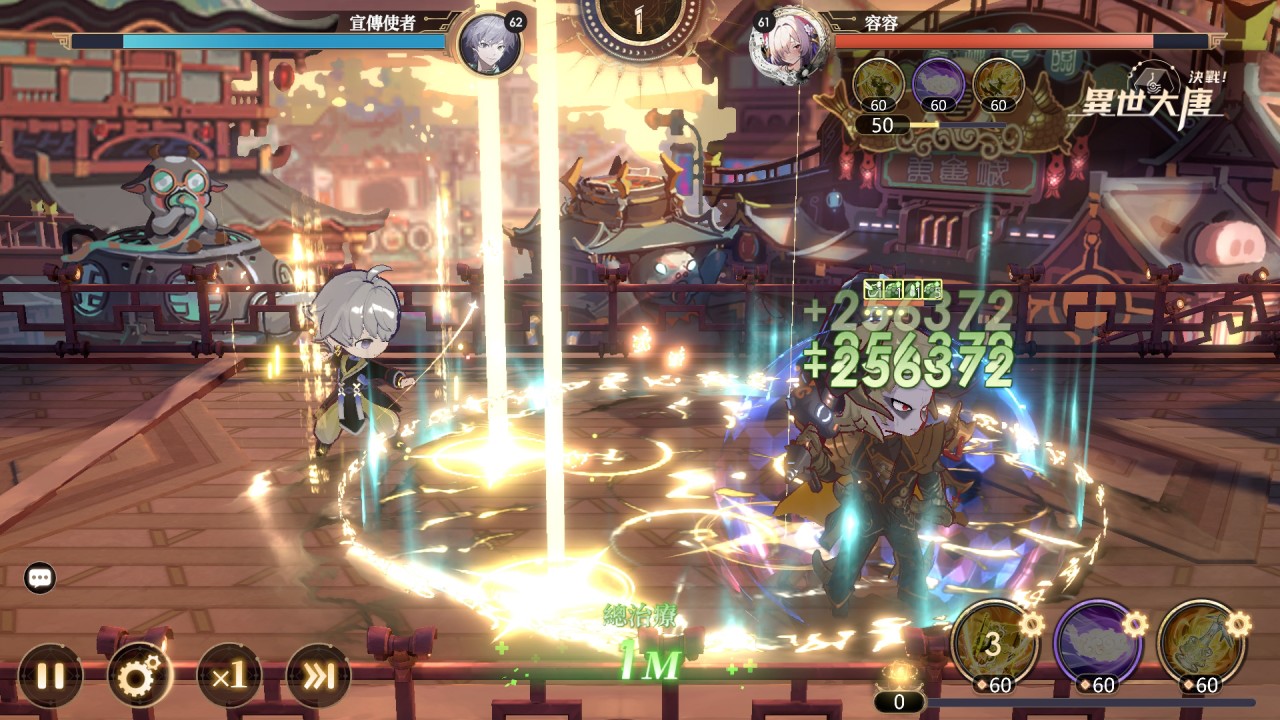The width and height of the screenshot is (1280, 720).
Task: Open the chat bubble
Action: pyautogui.click(x=40, y=577)
